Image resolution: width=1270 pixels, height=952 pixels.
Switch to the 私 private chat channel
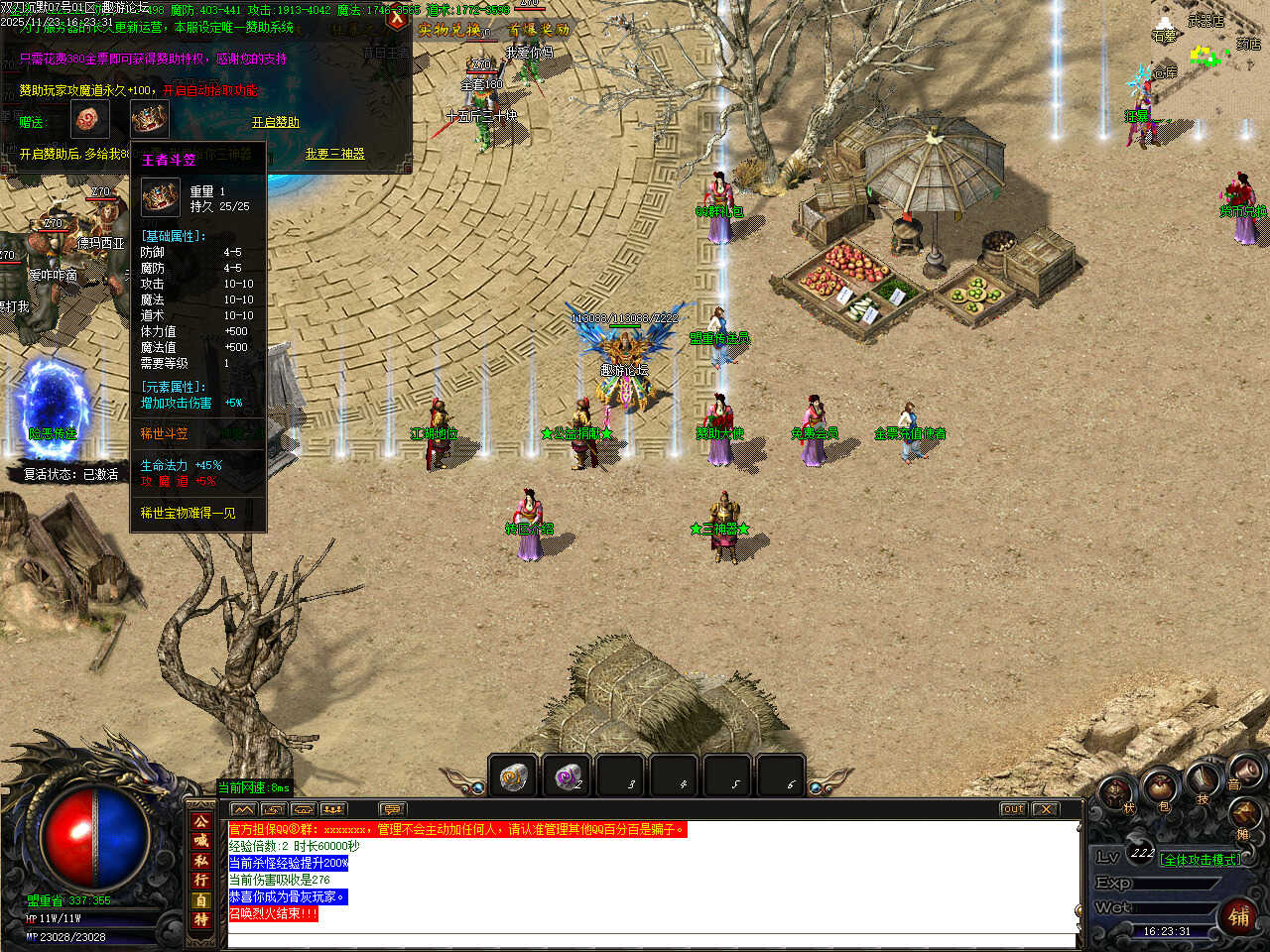click(201, 861)
